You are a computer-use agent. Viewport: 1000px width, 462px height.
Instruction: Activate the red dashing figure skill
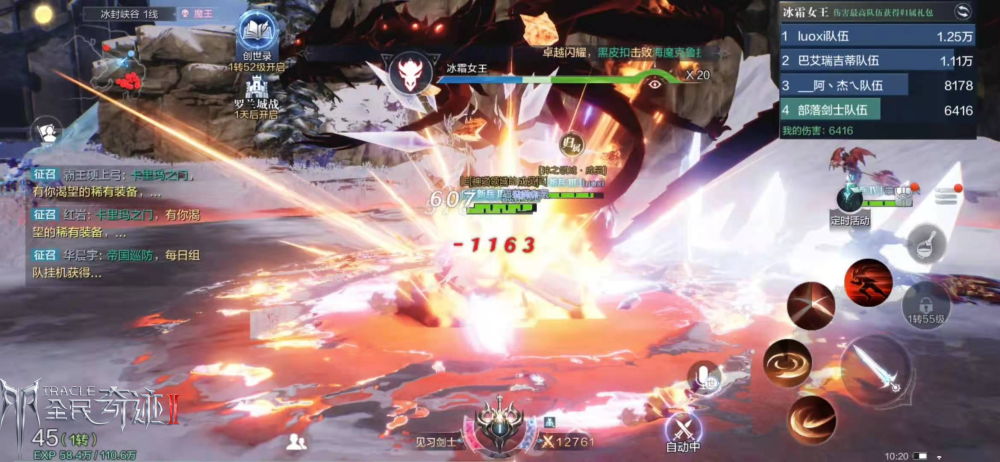pos(867,282)
